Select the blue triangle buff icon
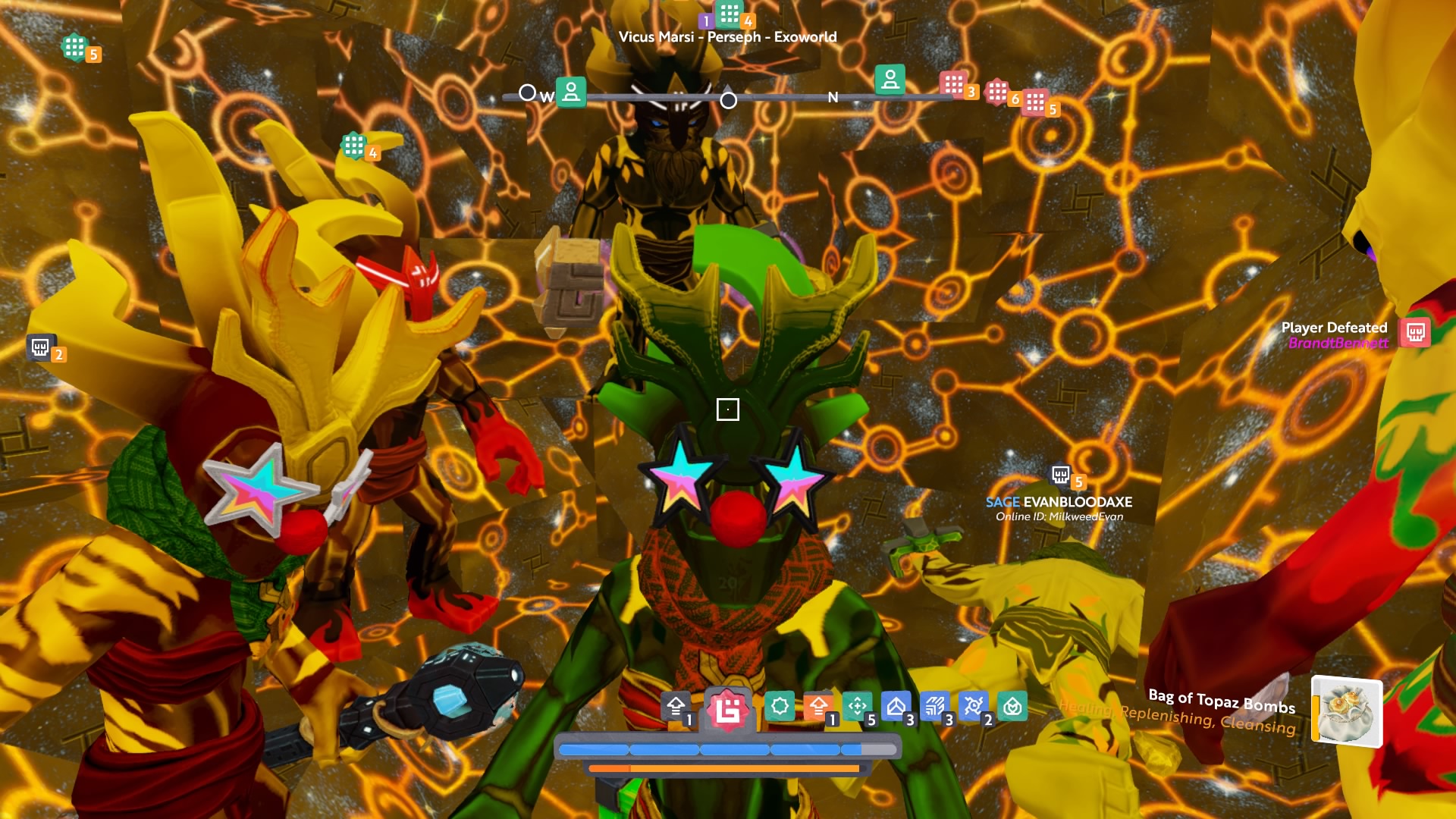Image resolution: width=1456 pixels, height=819 pixels. coord(896,707)
